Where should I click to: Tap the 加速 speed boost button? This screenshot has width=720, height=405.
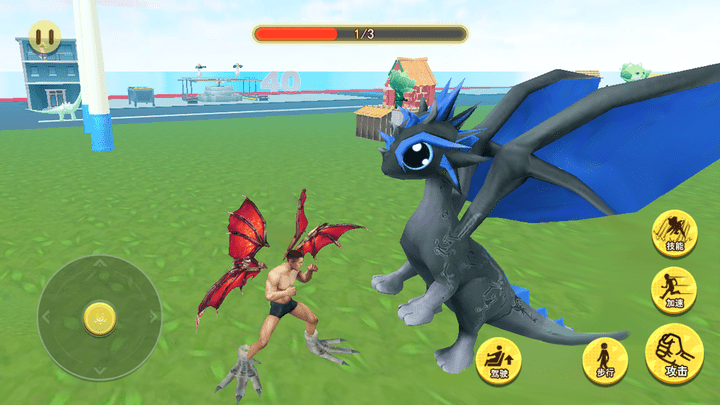coord(673,289)
